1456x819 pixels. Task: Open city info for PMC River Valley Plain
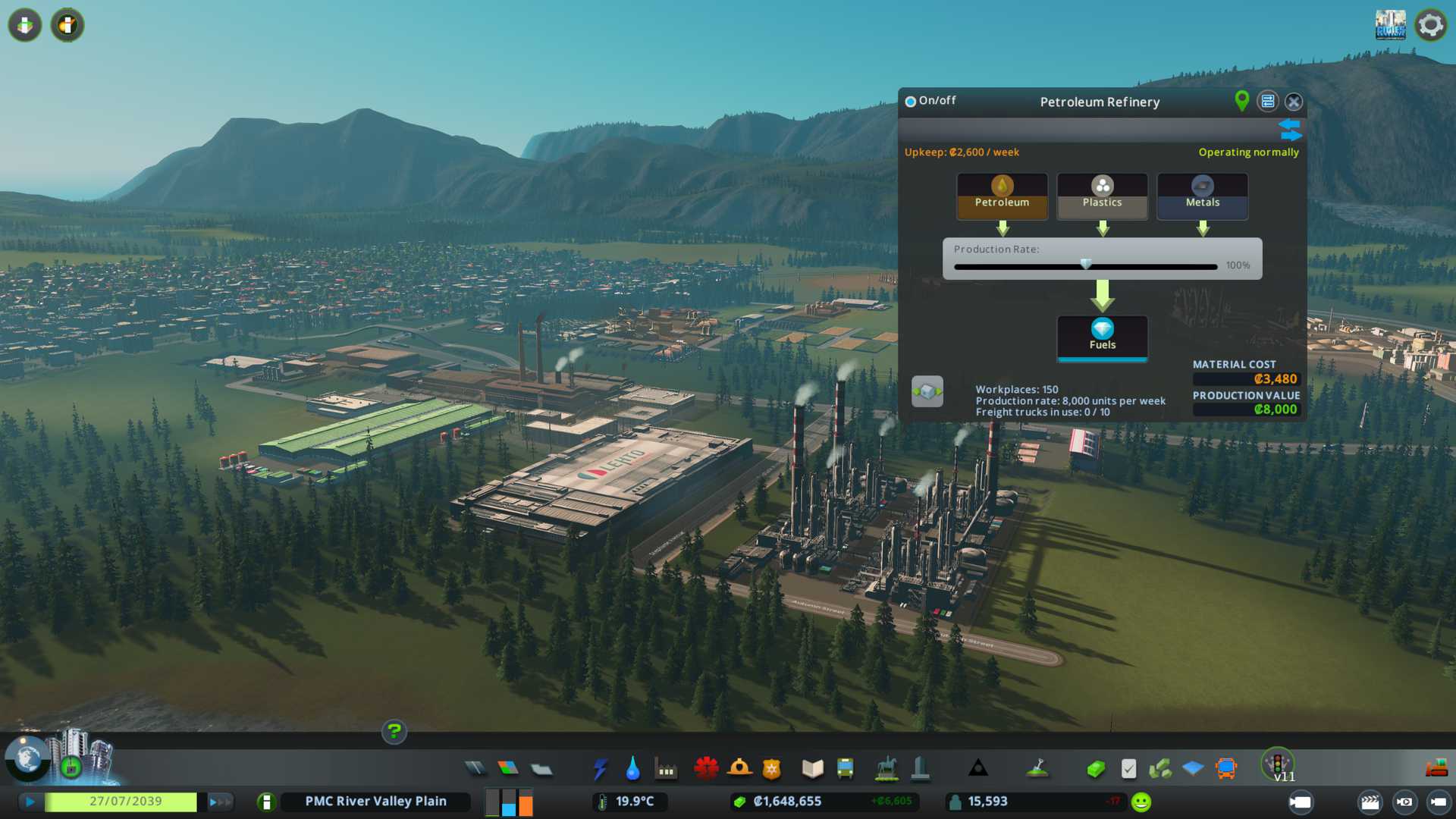(375, 802)
